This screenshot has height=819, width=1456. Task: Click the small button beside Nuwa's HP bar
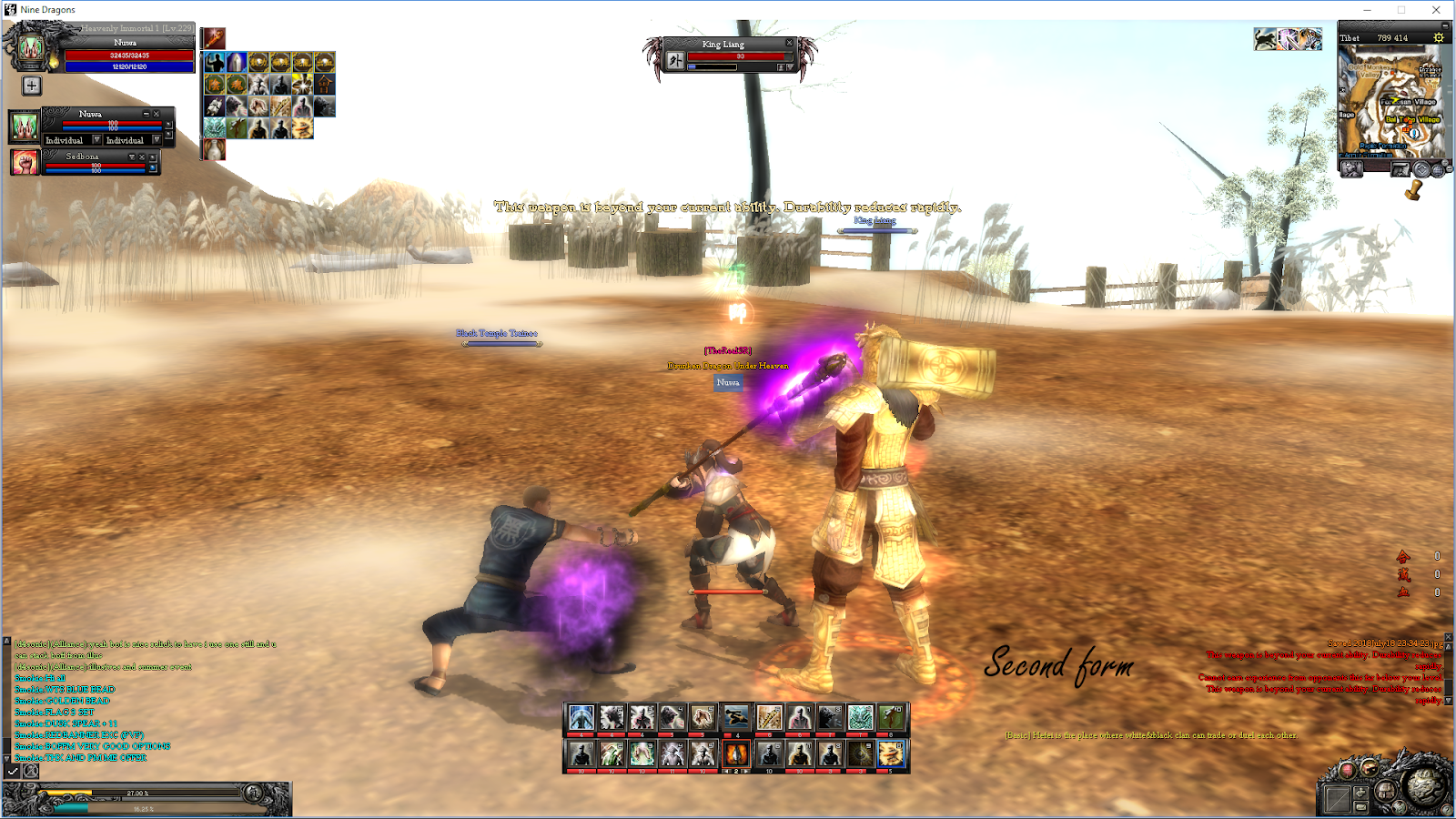click(x=168, y=126)
